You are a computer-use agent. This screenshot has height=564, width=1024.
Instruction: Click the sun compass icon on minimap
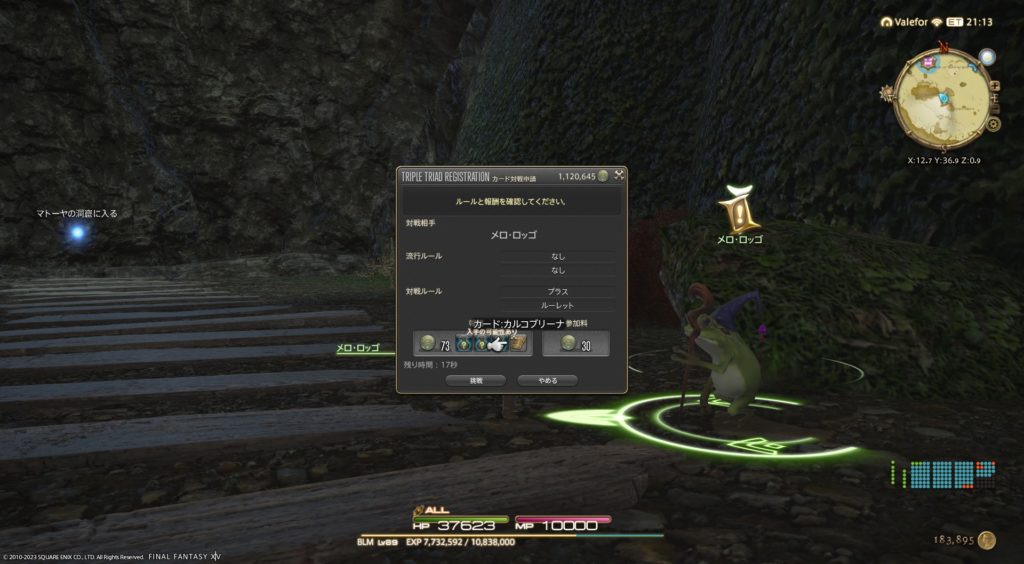click(x=886, y=94)
